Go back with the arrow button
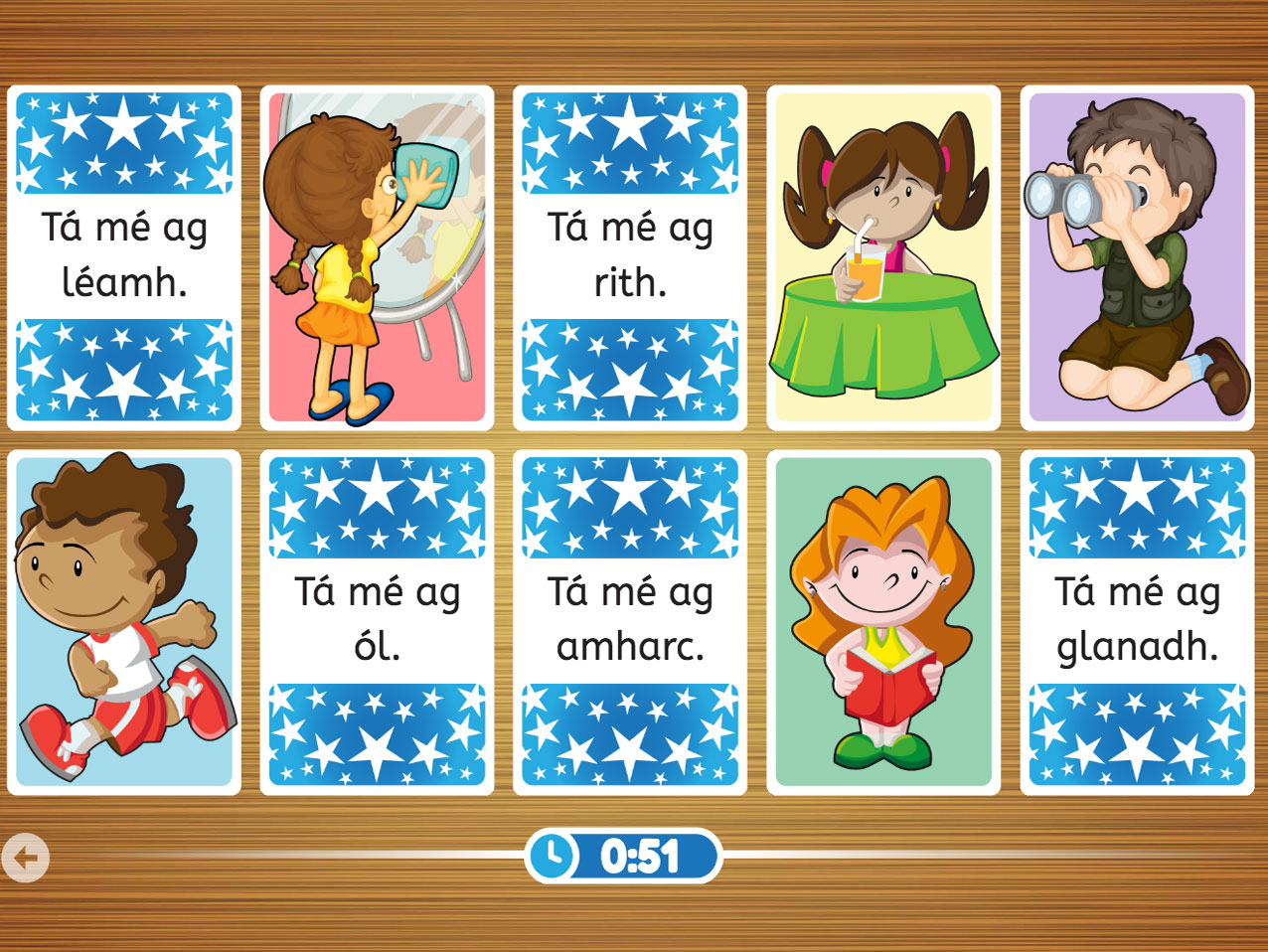Viewport: 1268px width, 952px height. pos(26,858)
